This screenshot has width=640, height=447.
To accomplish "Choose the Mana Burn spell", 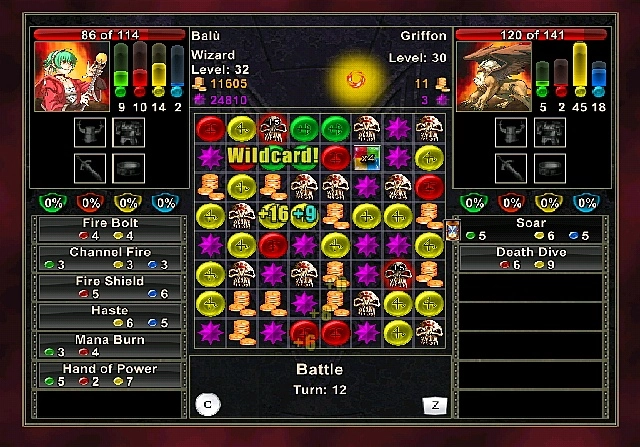I will coord(109,345).
